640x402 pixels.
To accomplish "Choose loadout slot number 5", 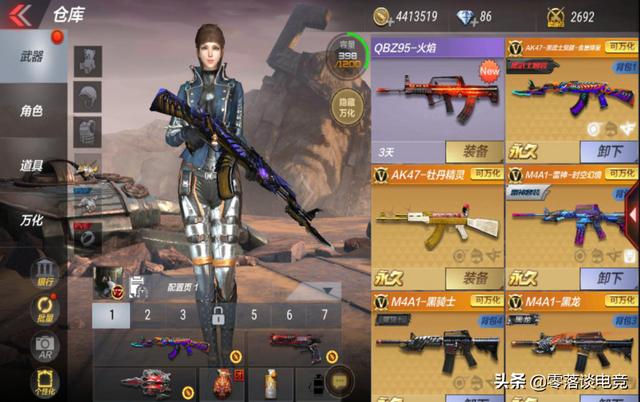I will point(254,315).
